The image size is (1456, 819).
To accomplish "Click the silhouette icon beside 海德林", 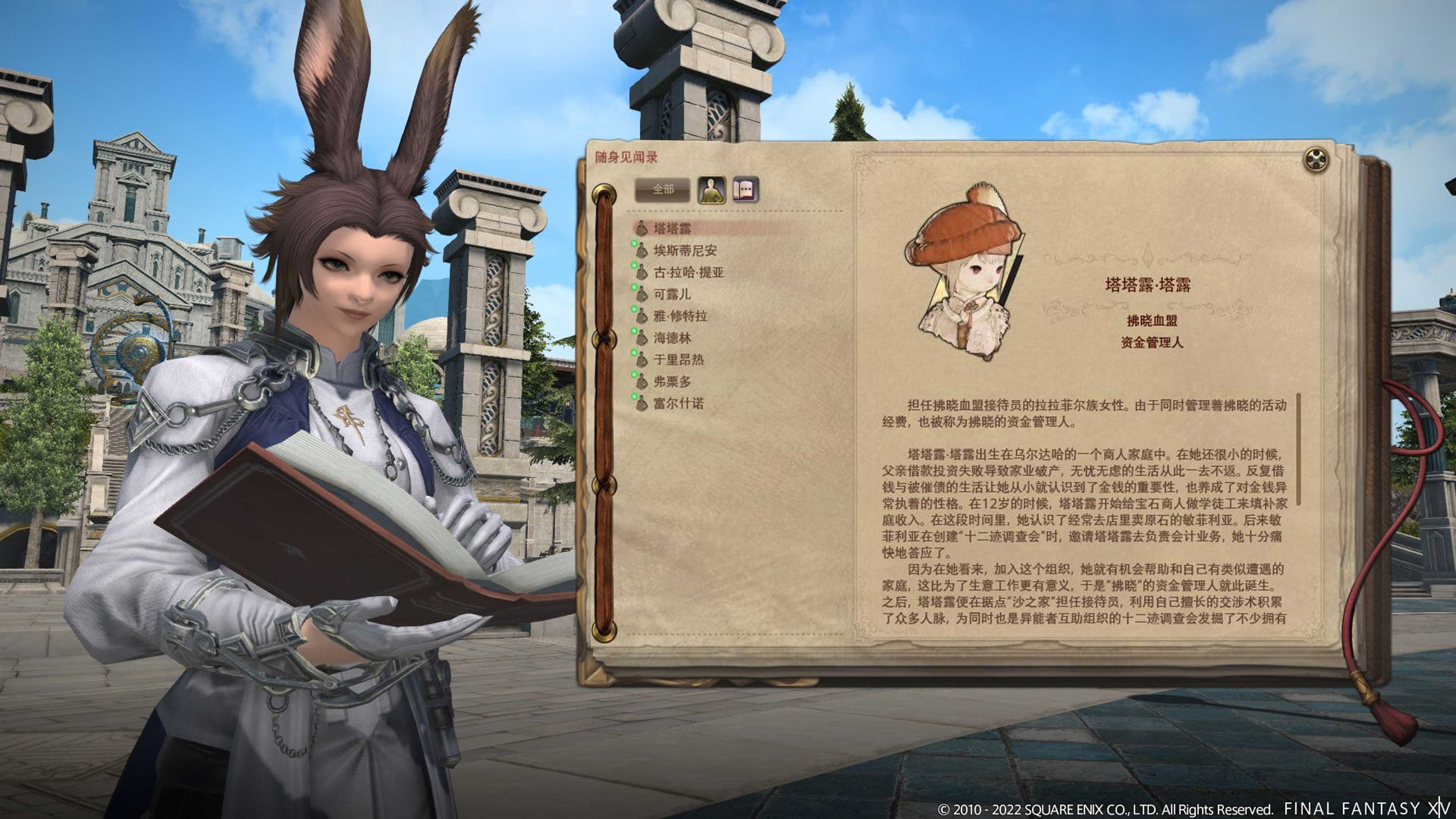I will (642, 339).
